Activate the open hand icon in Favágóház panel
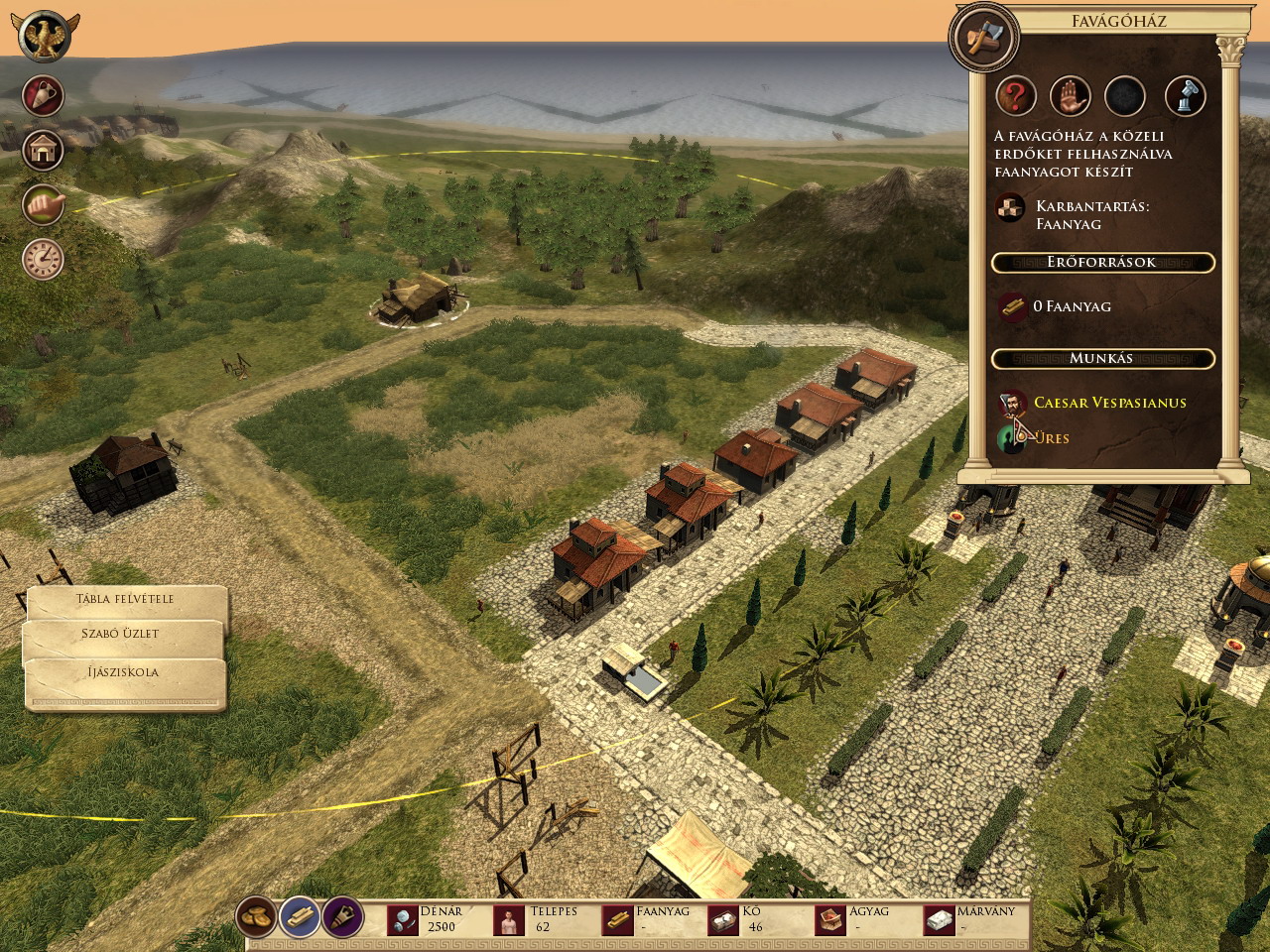 pyautogui.click(x=1071, y=97)
